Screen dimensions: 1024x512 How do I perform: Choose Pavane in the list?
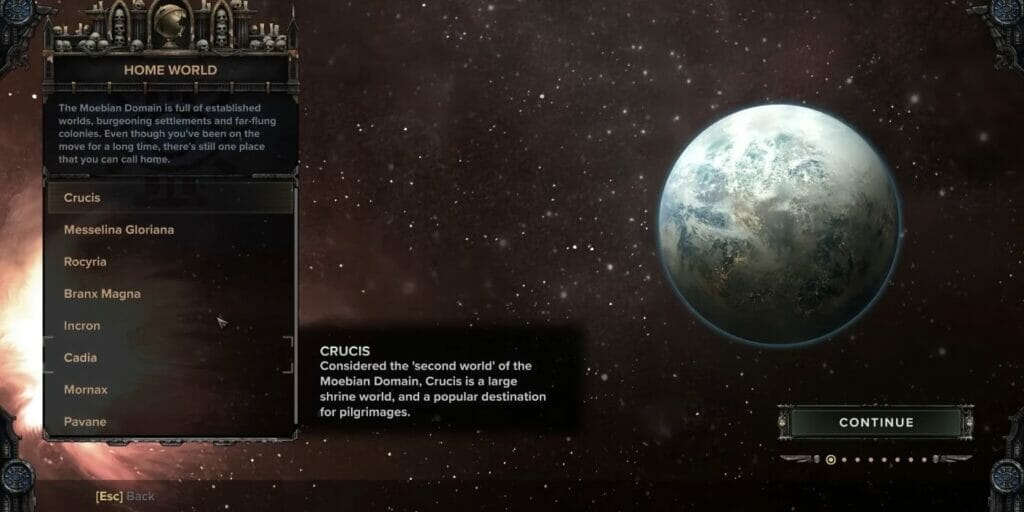pos(170,422)
